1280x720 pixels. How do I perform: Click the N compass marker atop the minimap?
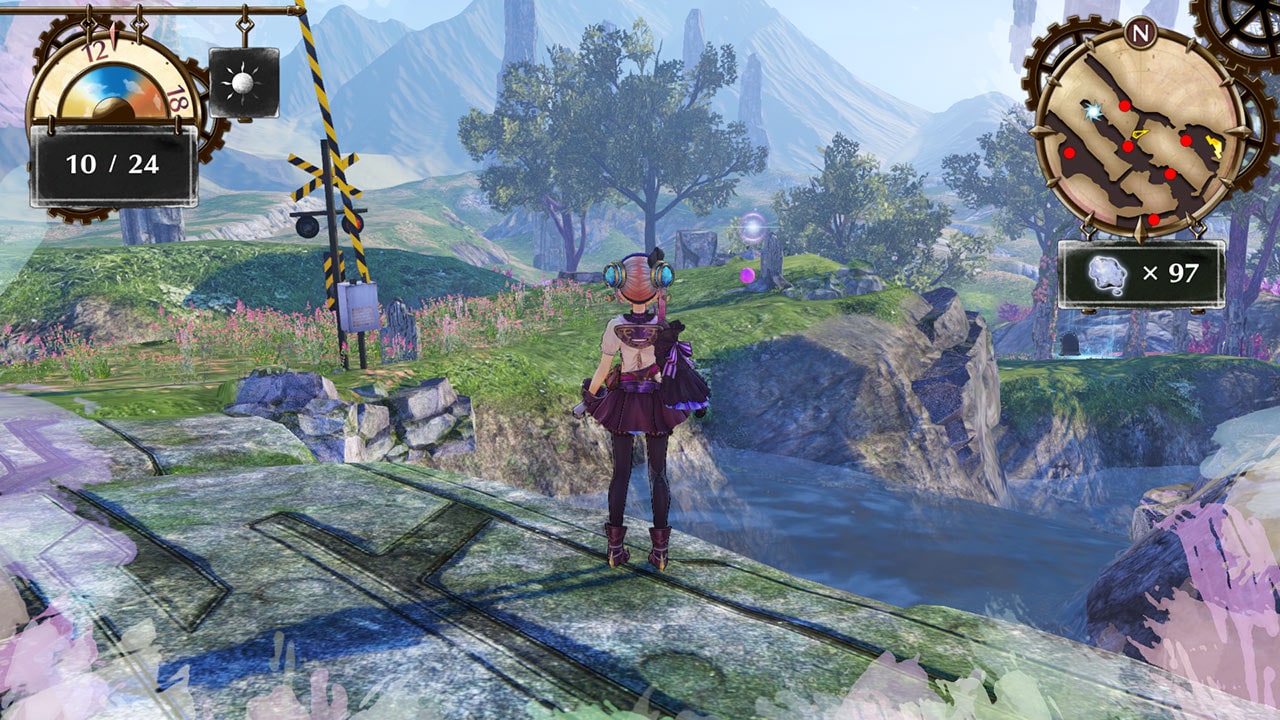[1139, 32]
